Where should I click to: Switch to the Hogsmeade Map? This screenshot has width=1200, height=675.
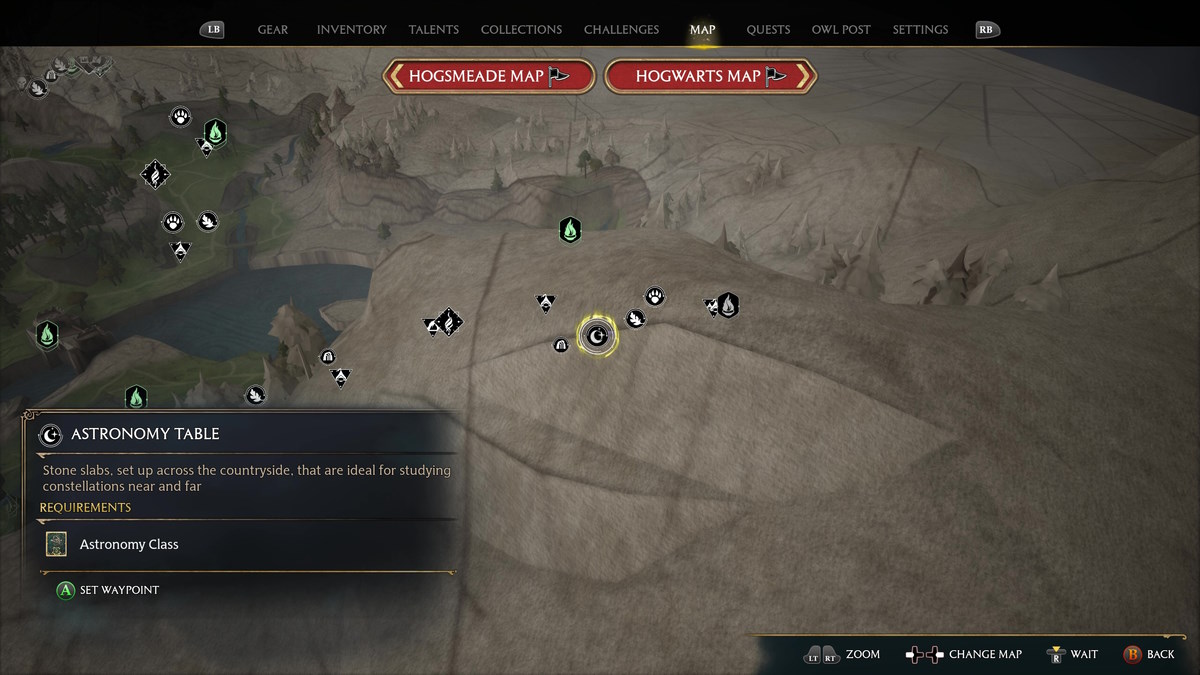tap(489, 76)
